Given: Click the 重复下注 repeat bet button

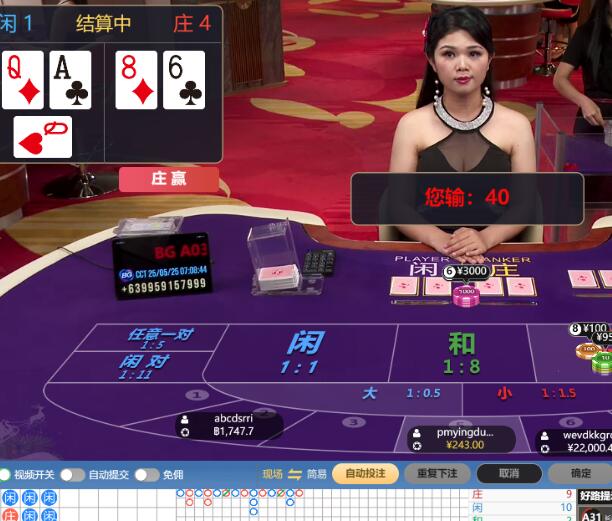Looking at the screenshot, I should [437, 474].
